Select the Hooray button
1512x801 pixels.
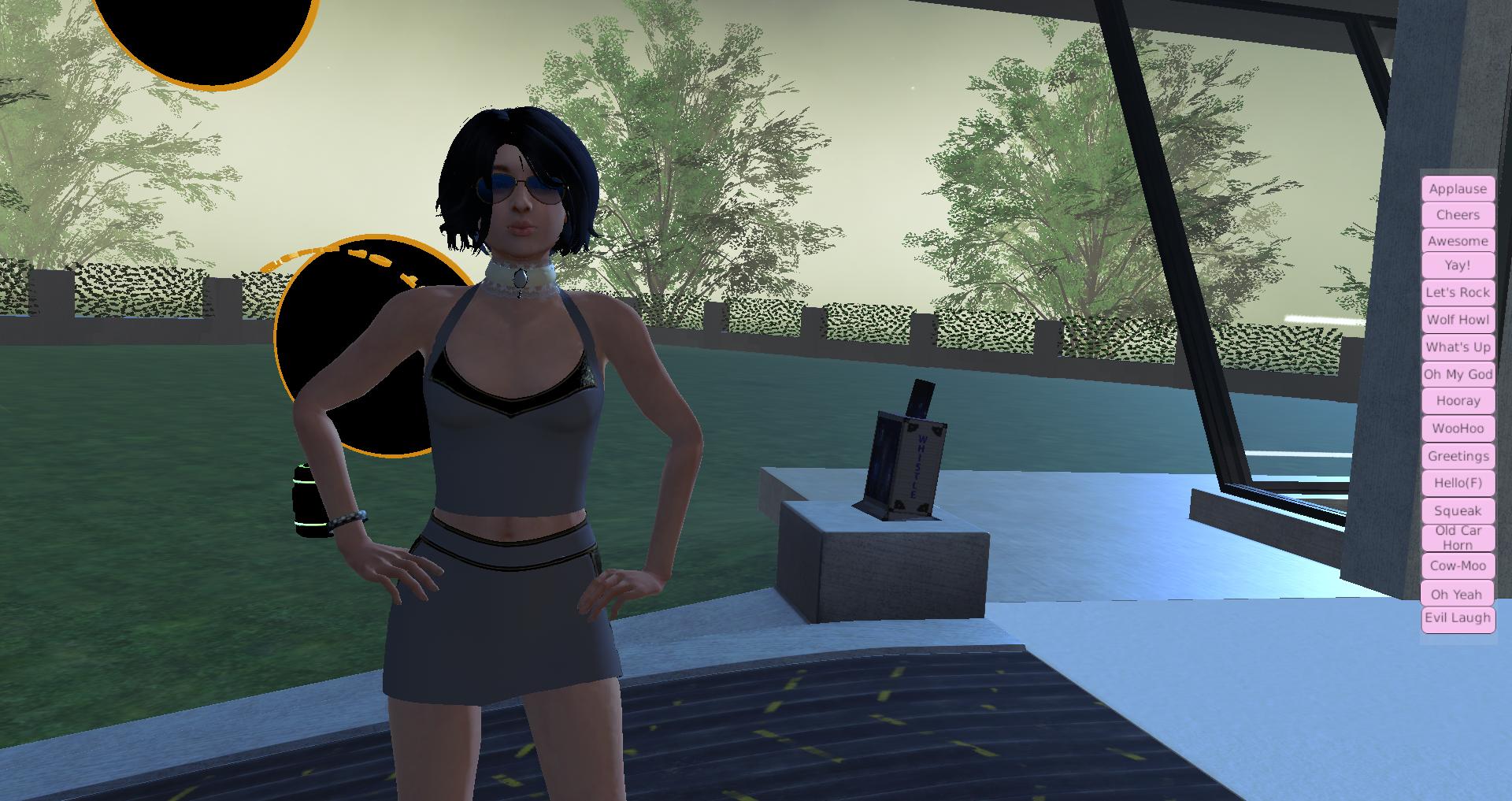[x=1458, y=401]
